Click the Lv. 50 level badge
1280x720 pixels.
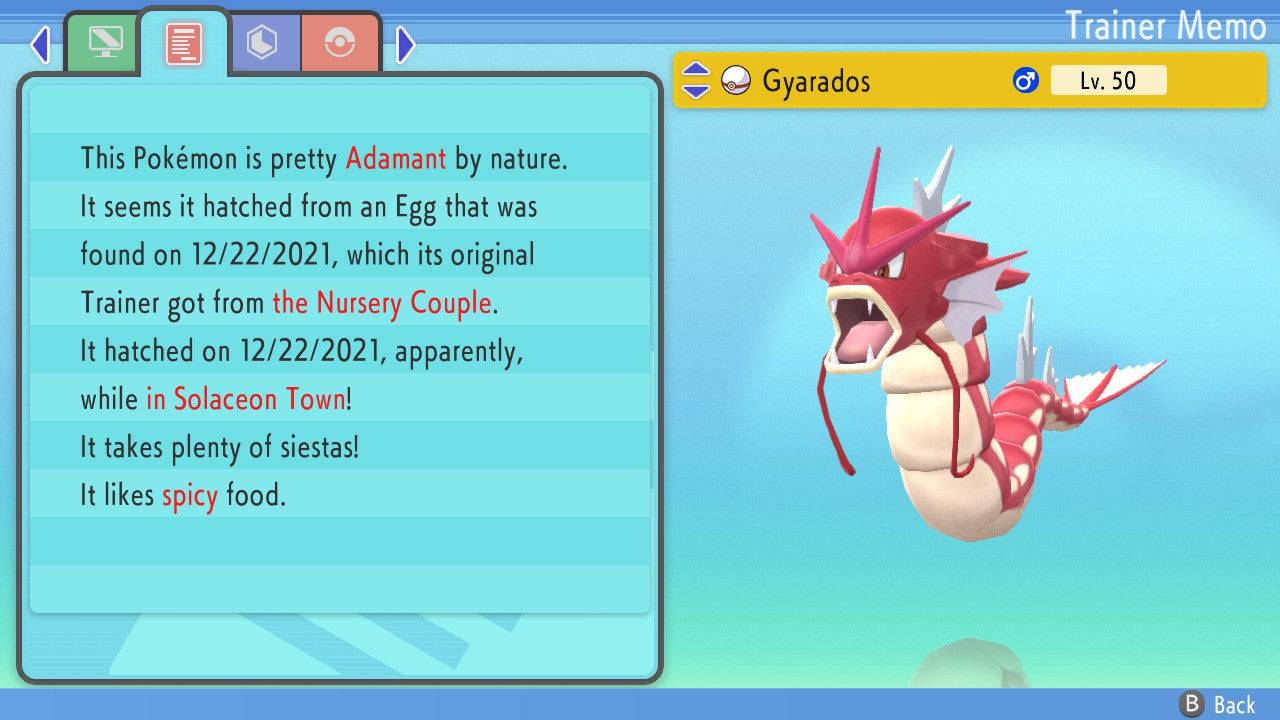[x=1107, y=80]
